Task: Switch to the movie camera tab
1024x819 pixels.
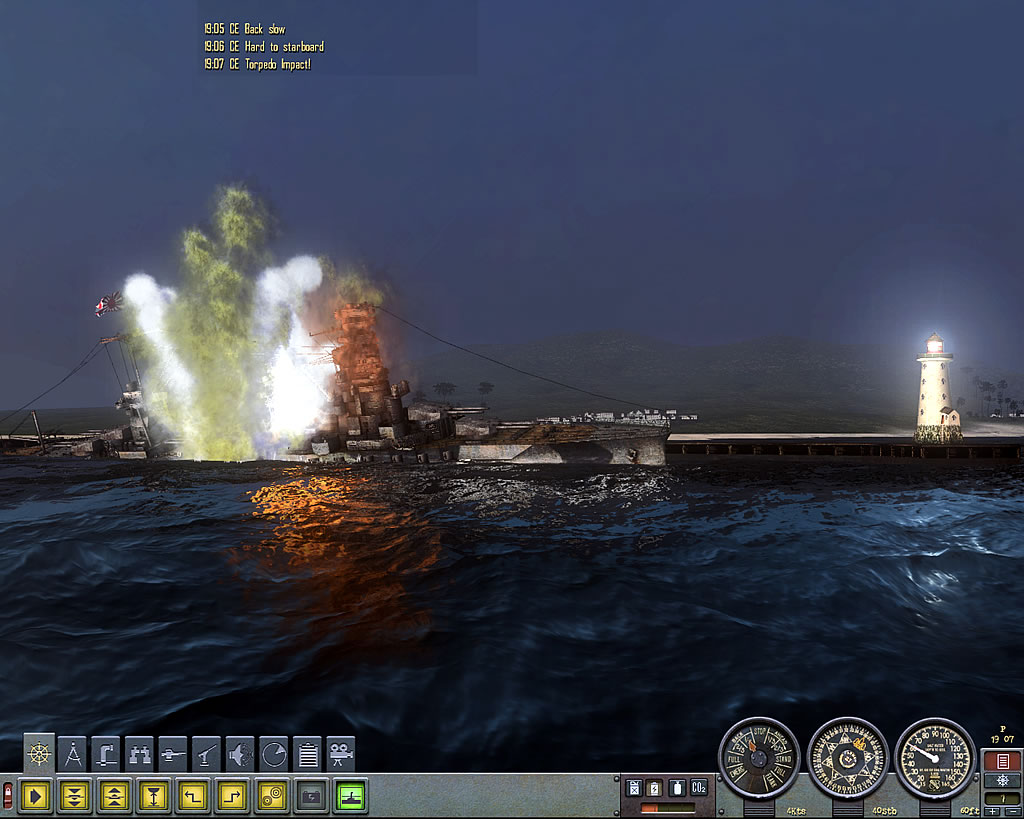Action: [x=341, y=755]
